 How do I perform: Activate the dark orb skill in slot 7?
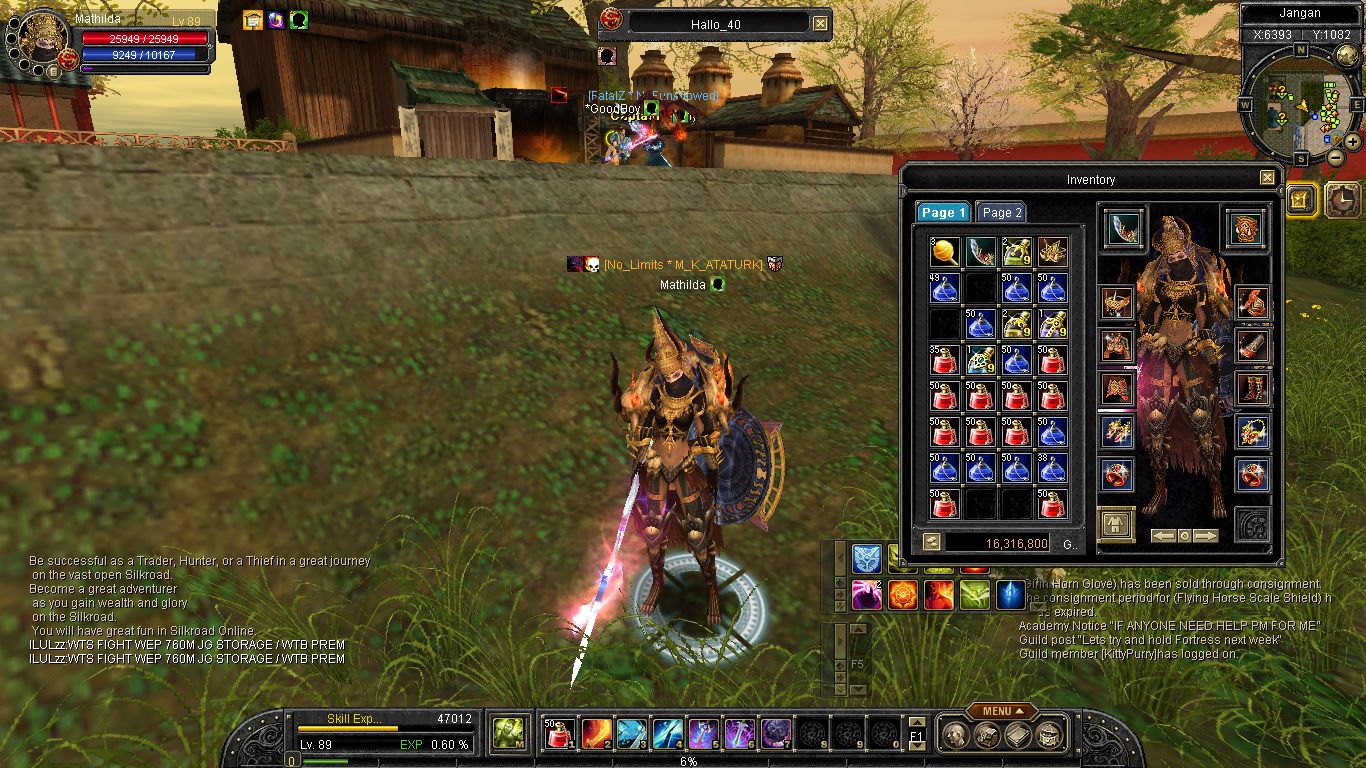(x=776, y=734)
